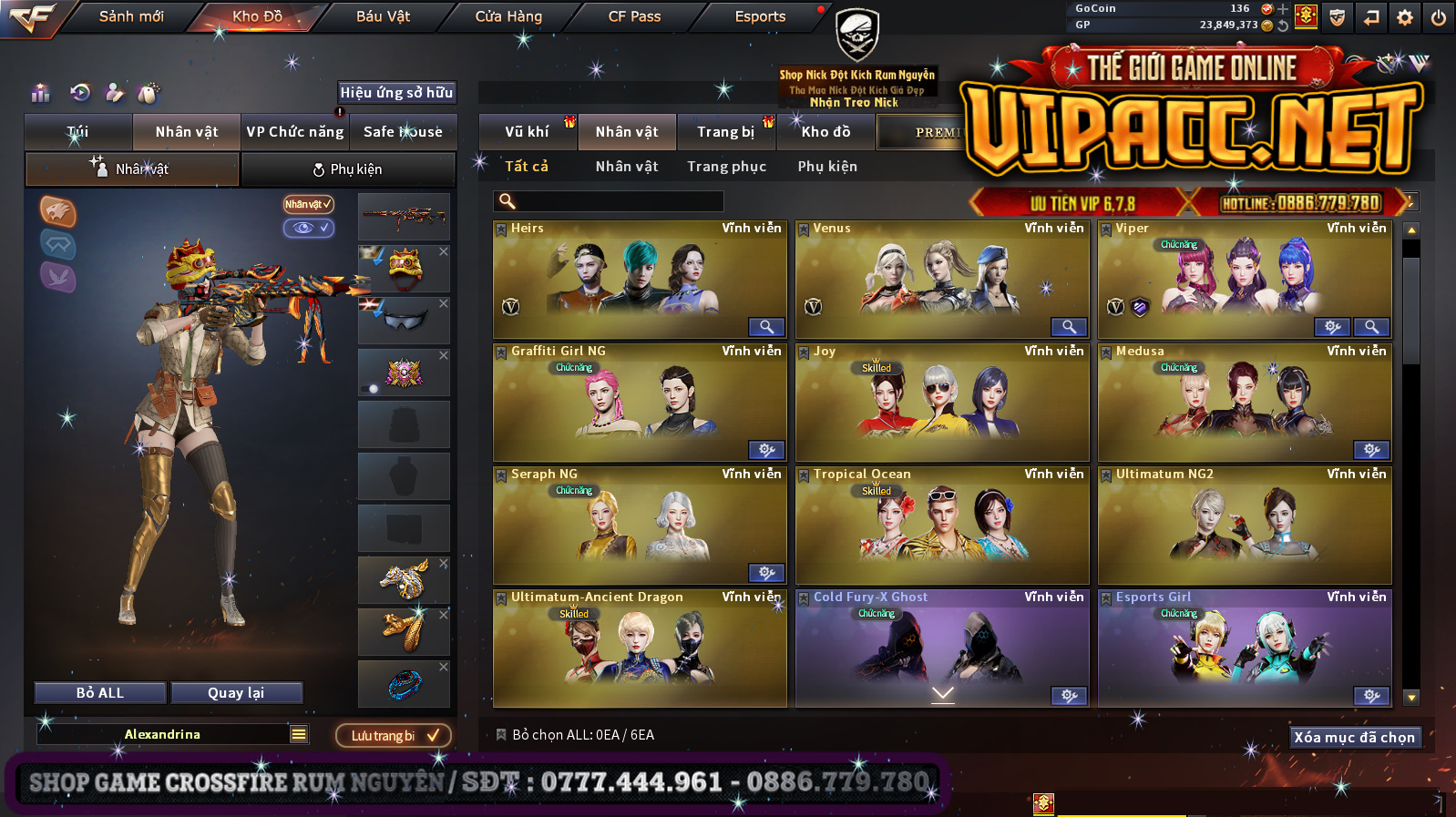
Task: Switch to the Trang bị tab
Action: click(x=725, y=132)
